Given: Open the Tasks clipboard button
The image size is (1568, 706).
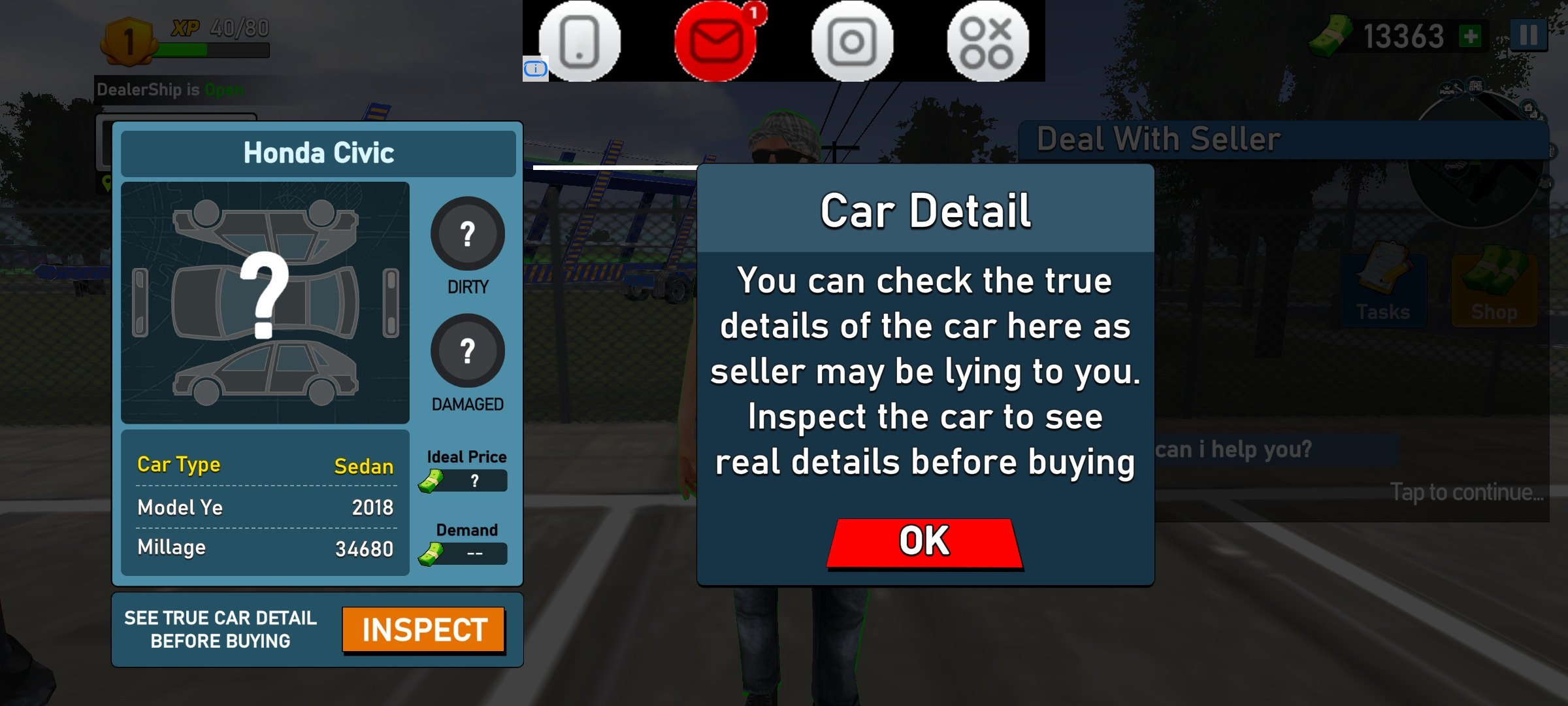Looking at the screenshot, I should click(x=1383, y=289).
